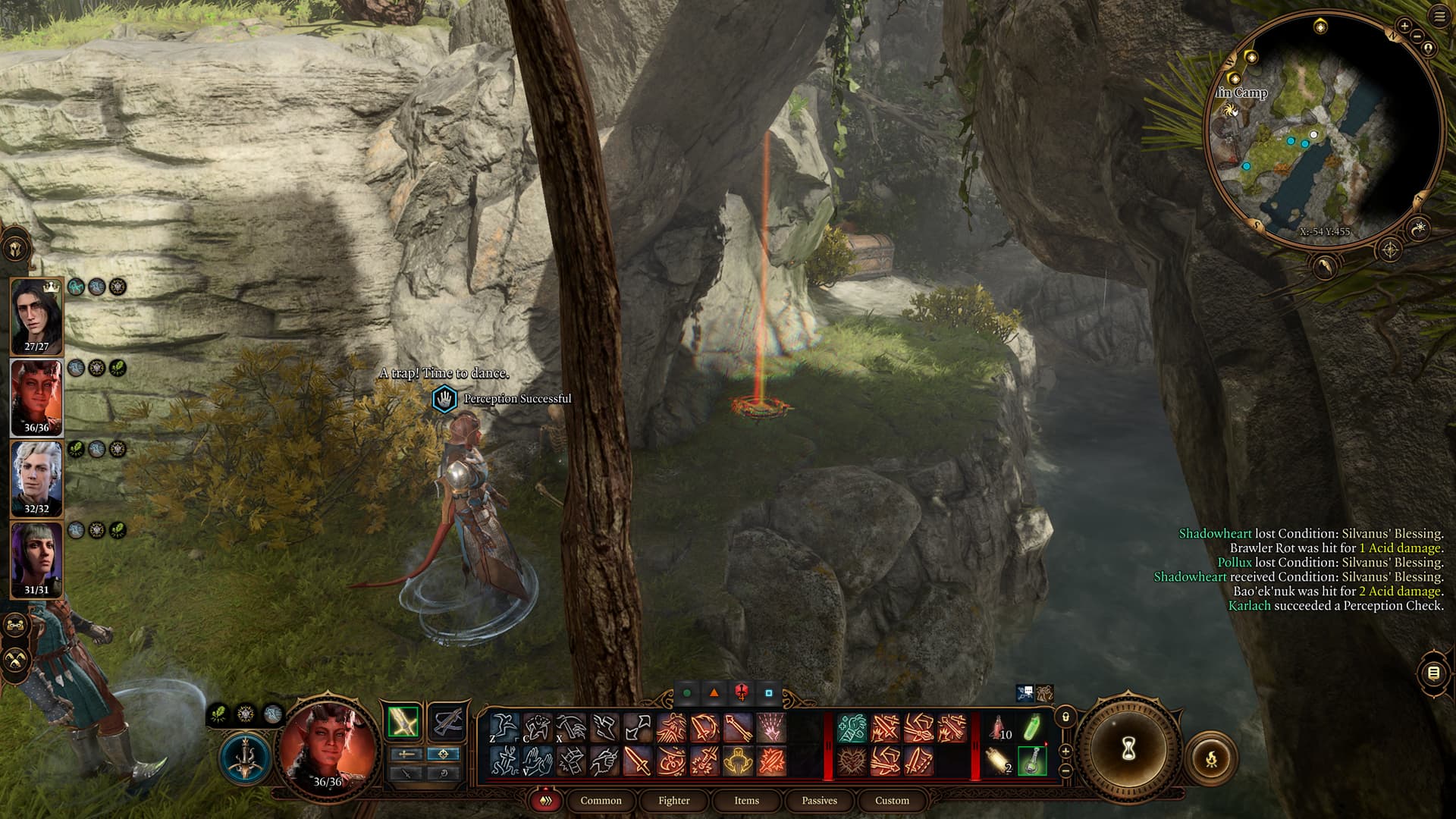Open the campfire rest button
Viewport: 1456px width, 819px height.
click(x=1211, y=757)
